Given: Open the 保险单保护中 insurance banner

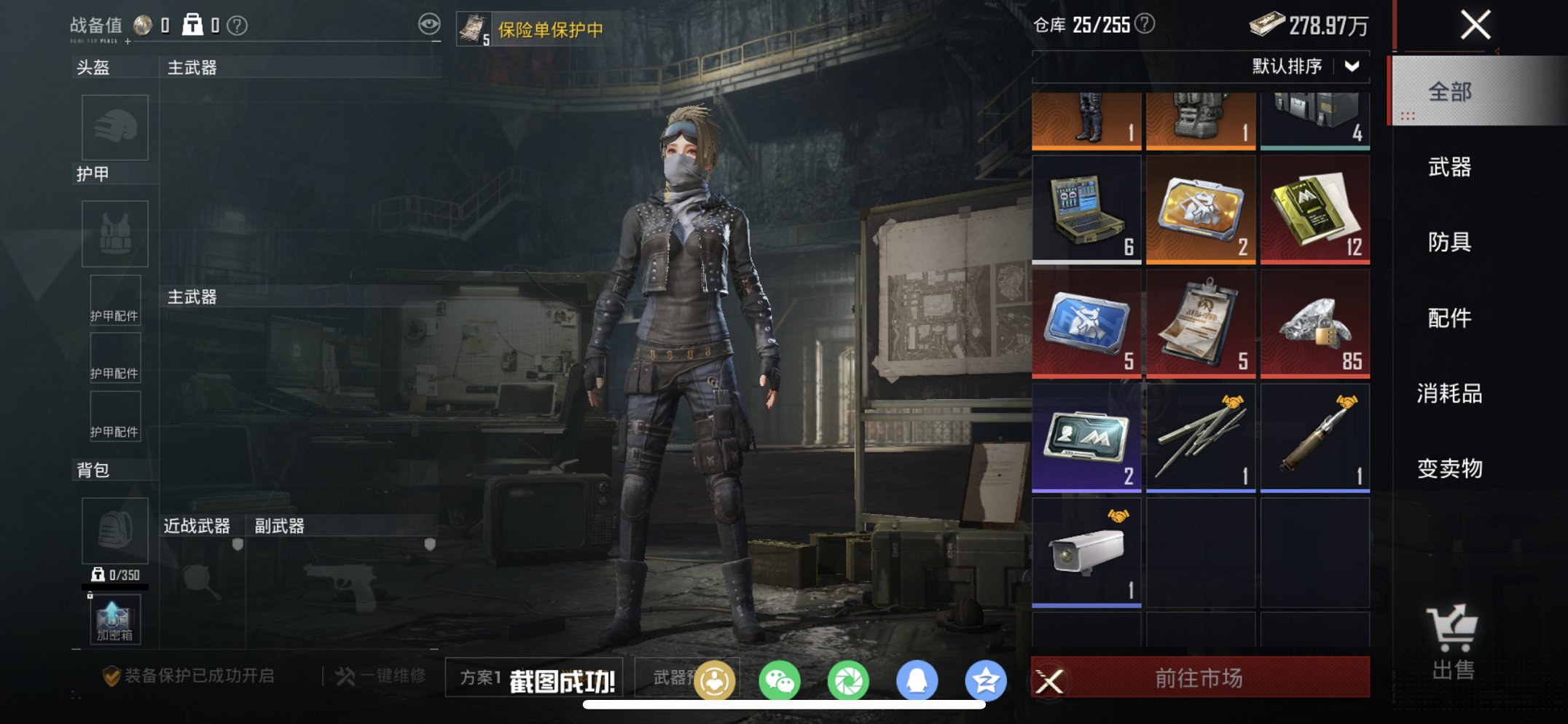Looking at the screenshot, I should point(541,29).
